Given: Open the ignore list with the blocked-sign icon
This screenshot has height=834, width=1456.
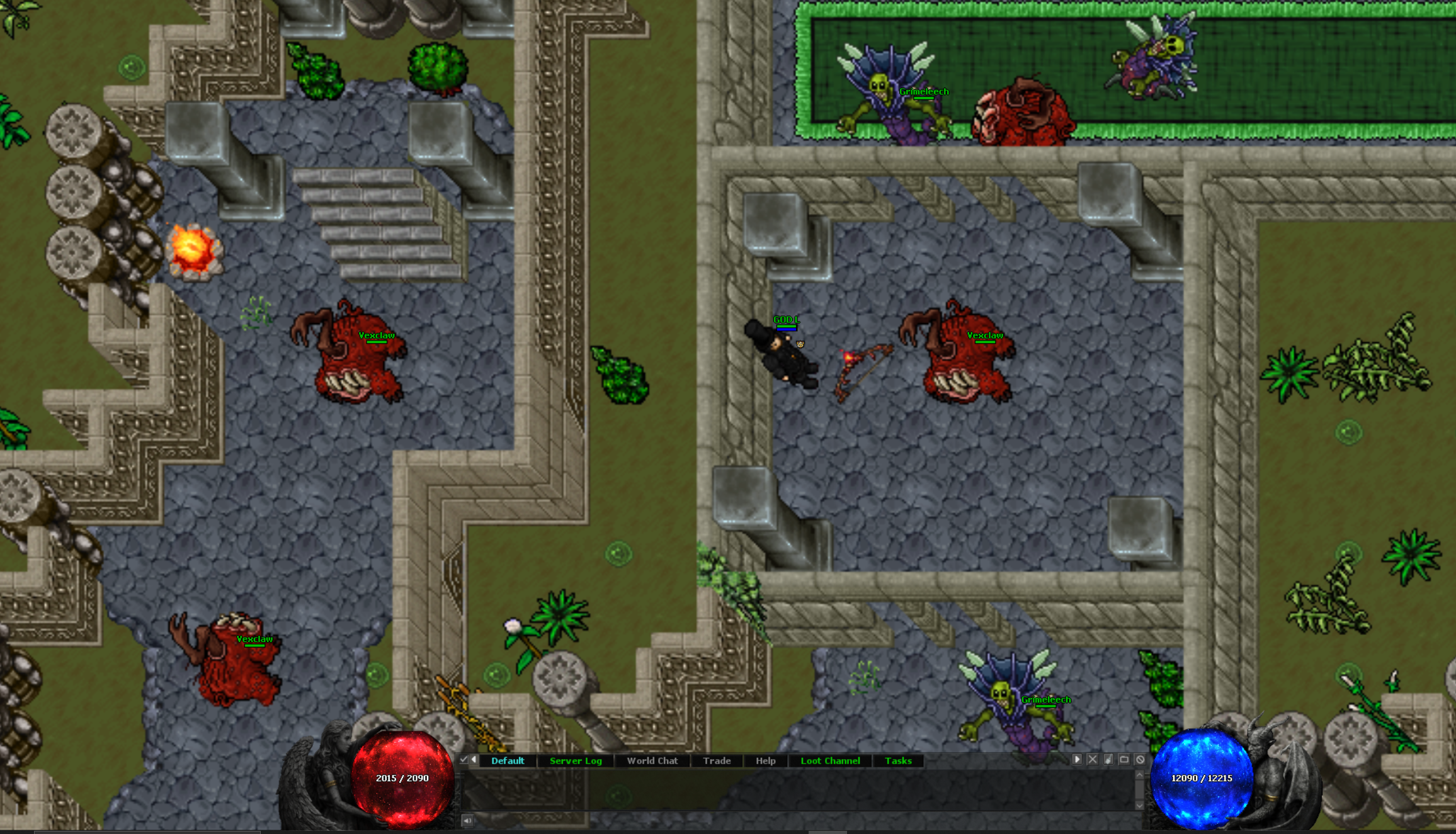Looking at the screenshot, I should [1140, 758].
